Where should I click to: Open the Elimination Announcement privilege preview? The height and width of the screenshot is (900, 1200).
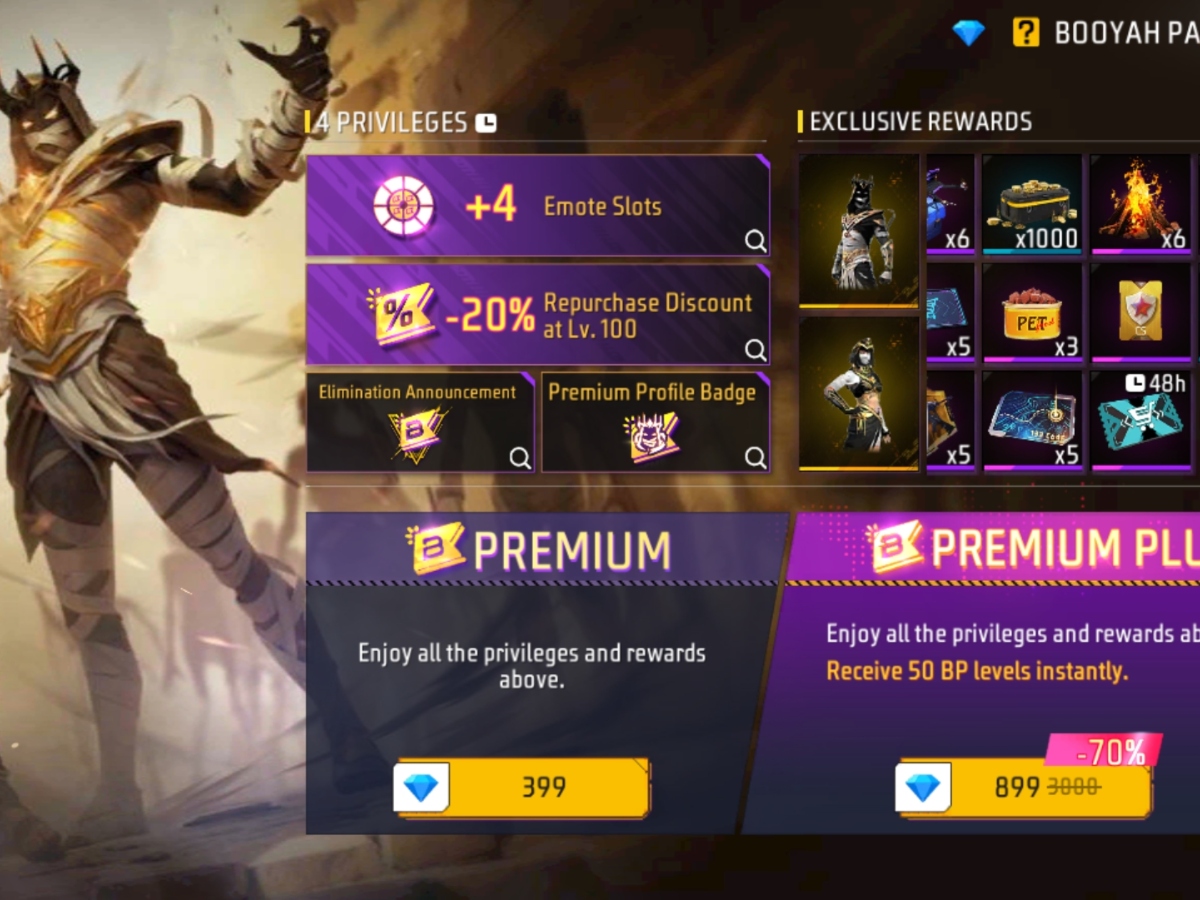pos(419,422)
